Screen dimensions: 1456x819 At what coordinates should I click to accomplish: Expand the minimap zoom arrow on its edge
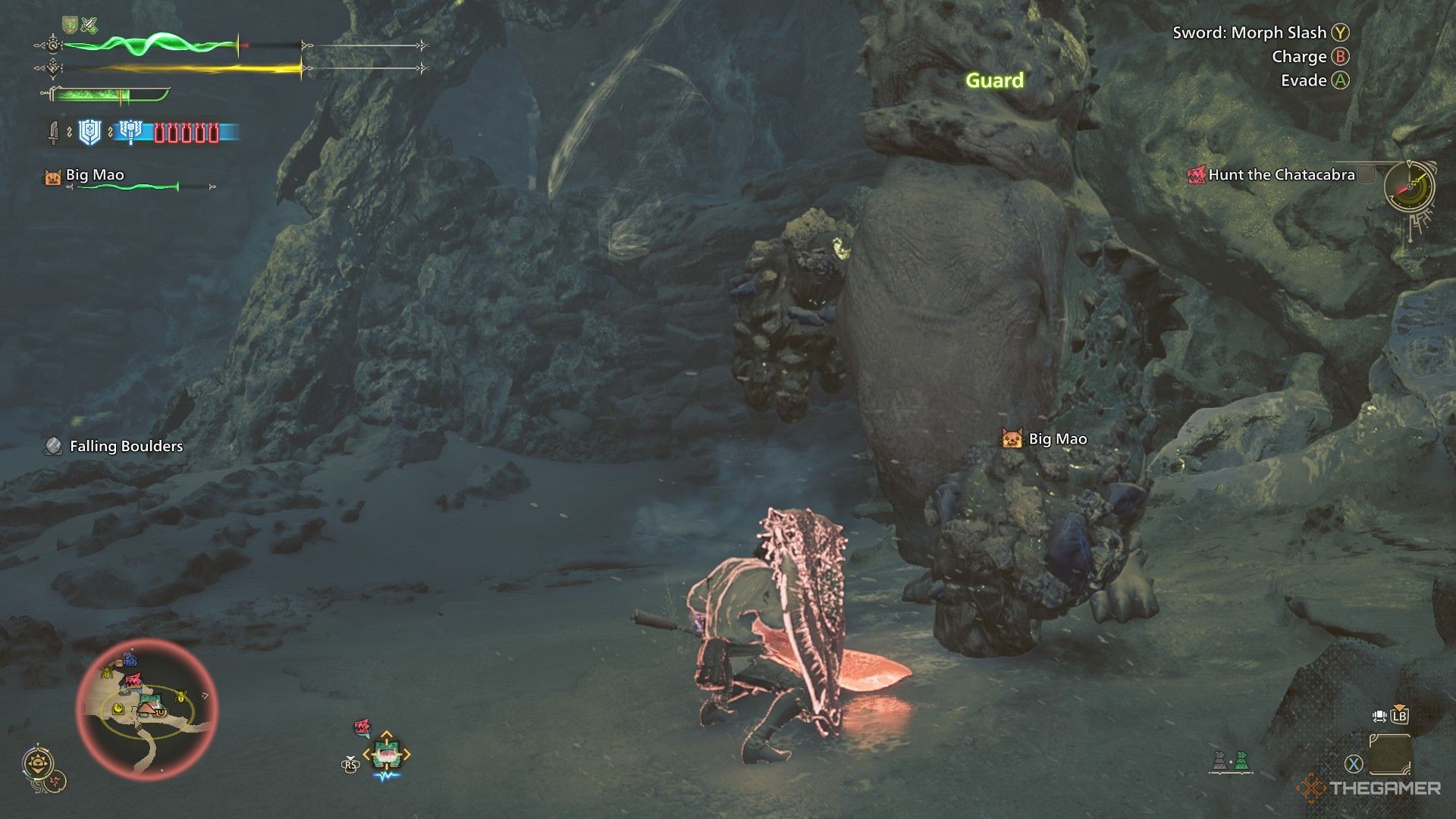pos(206,696)
